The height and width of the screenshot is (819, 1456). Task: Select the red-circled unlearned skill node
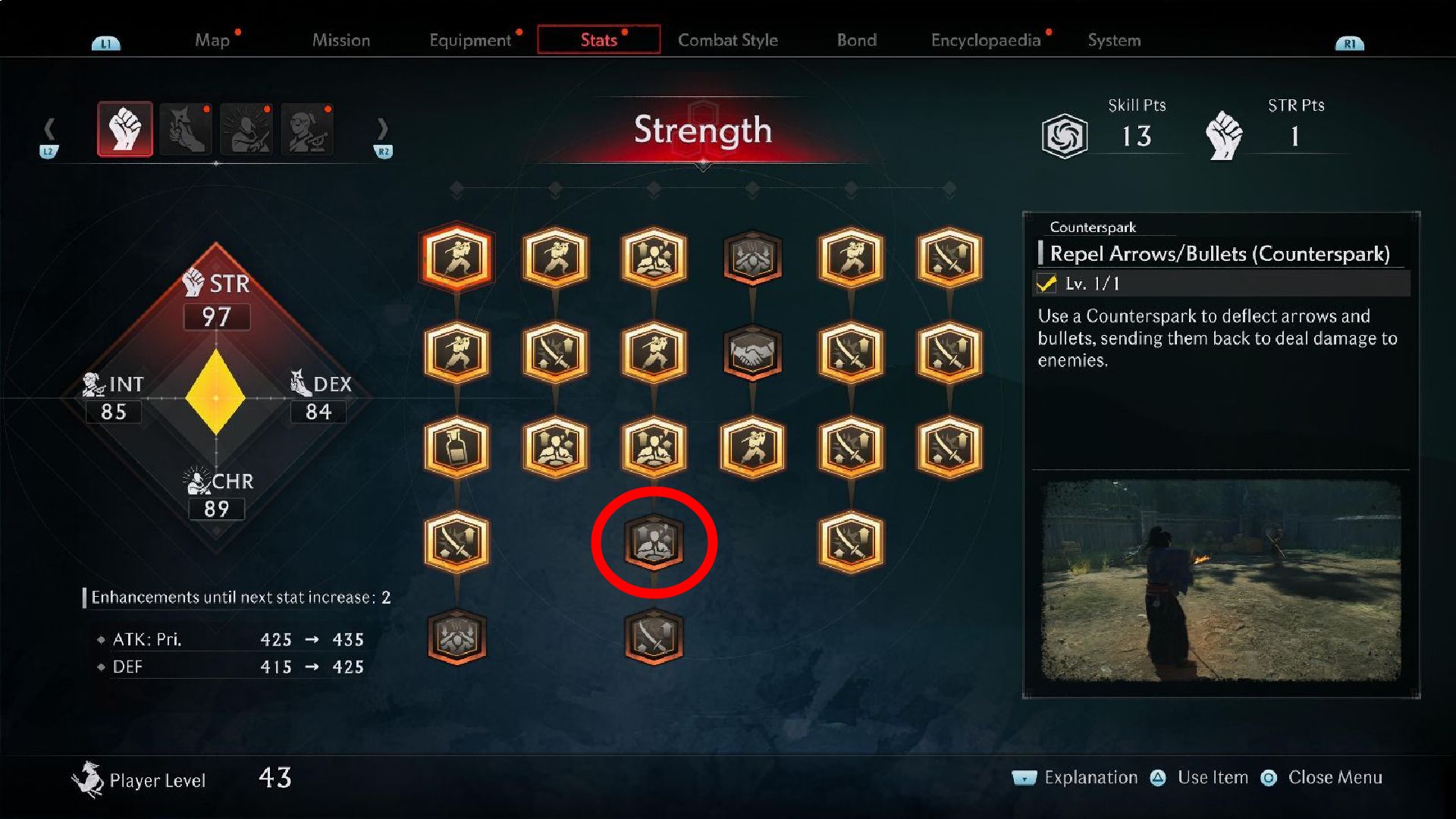(x=654, y=543)
